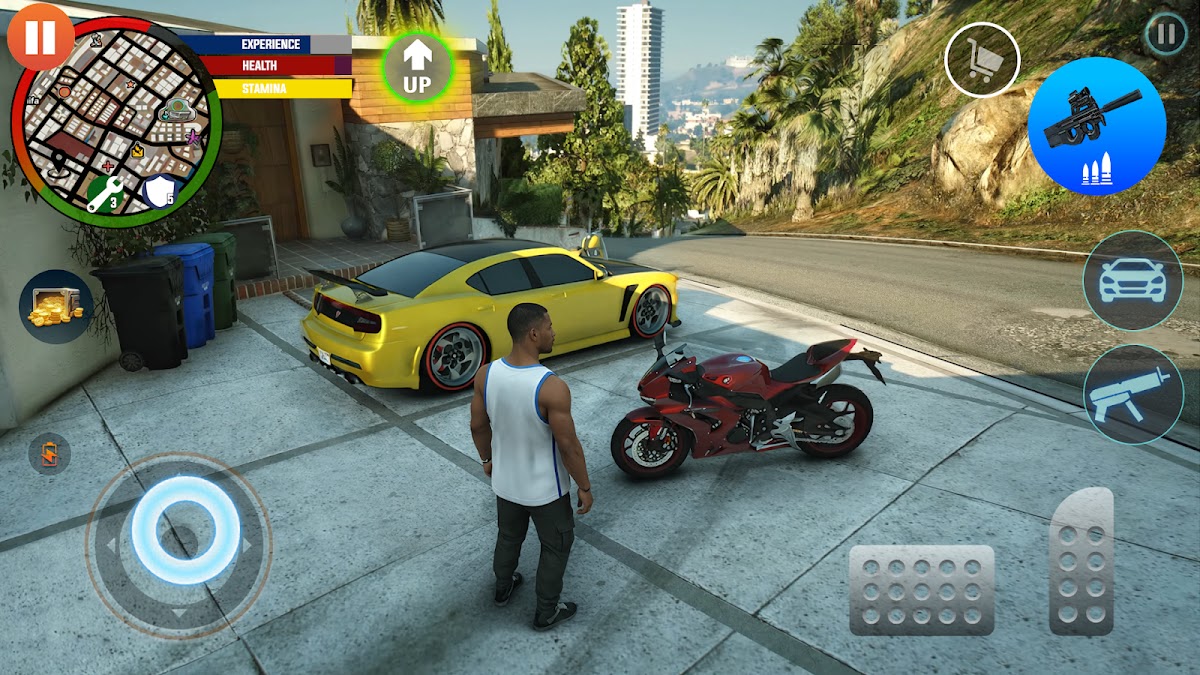The image size is (1200, 675).
Task: Tap the orange pause button
Action: click(40, 37)
